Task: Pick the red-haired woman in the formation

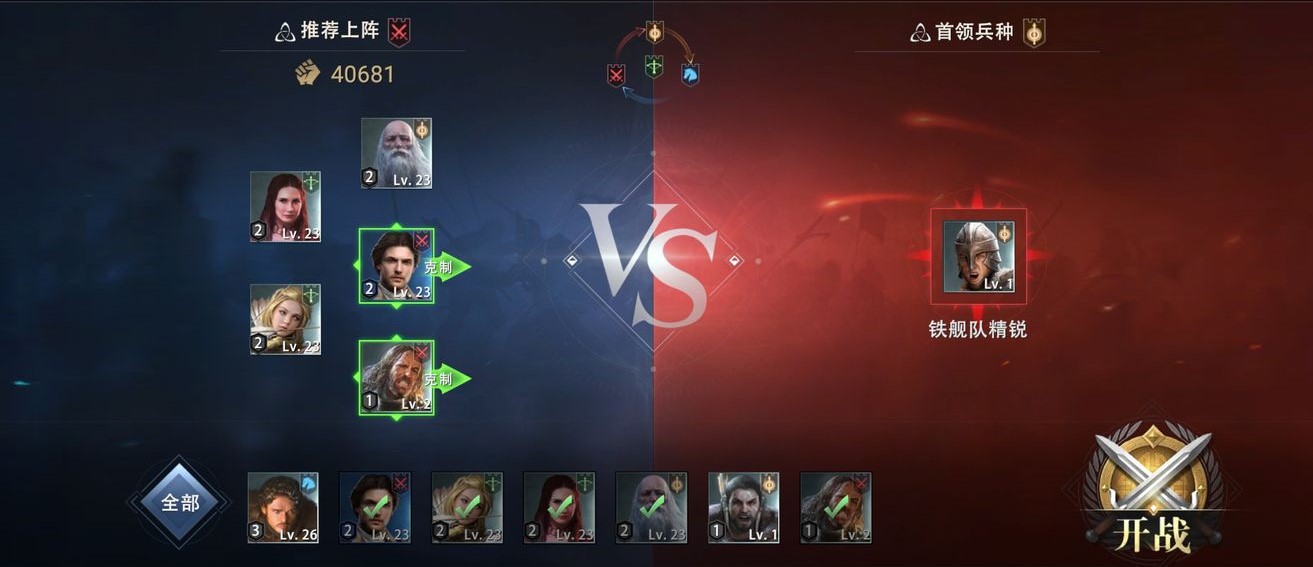Action: (x=285, y=206)
